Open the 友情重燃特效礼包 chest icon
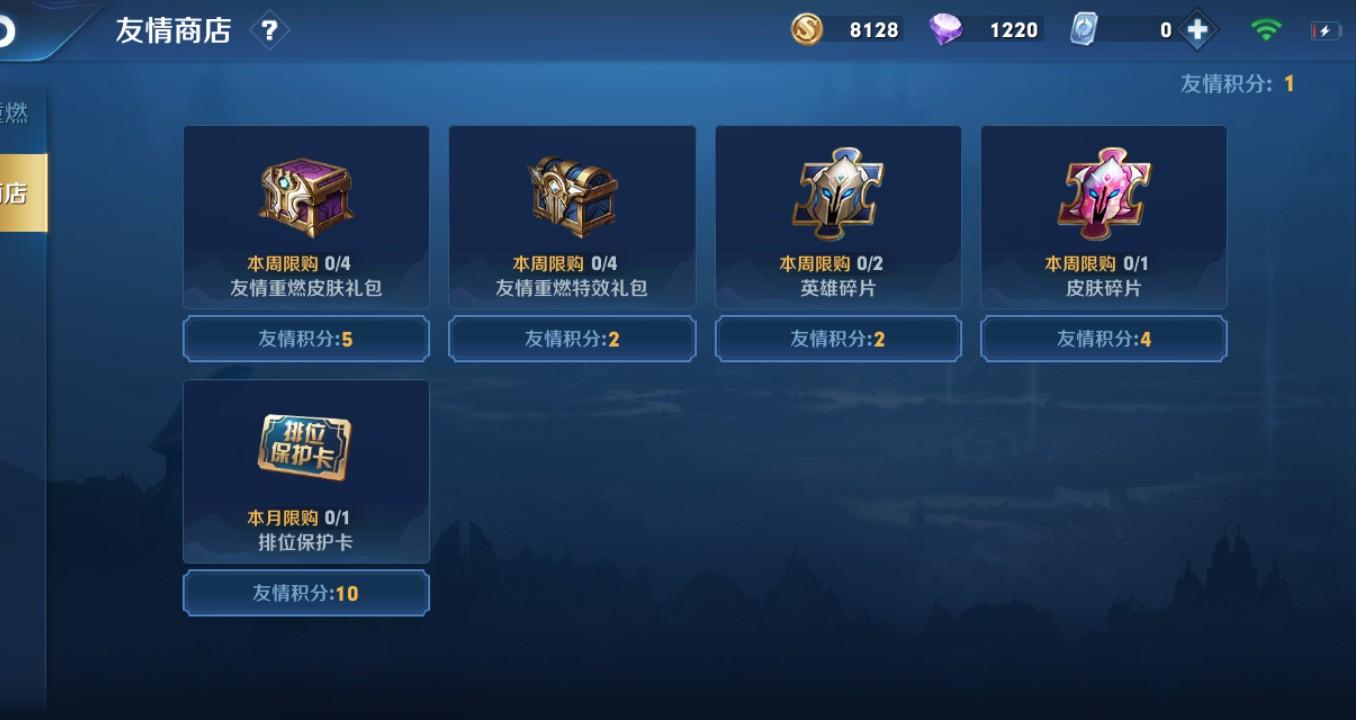 click(571, 195)
